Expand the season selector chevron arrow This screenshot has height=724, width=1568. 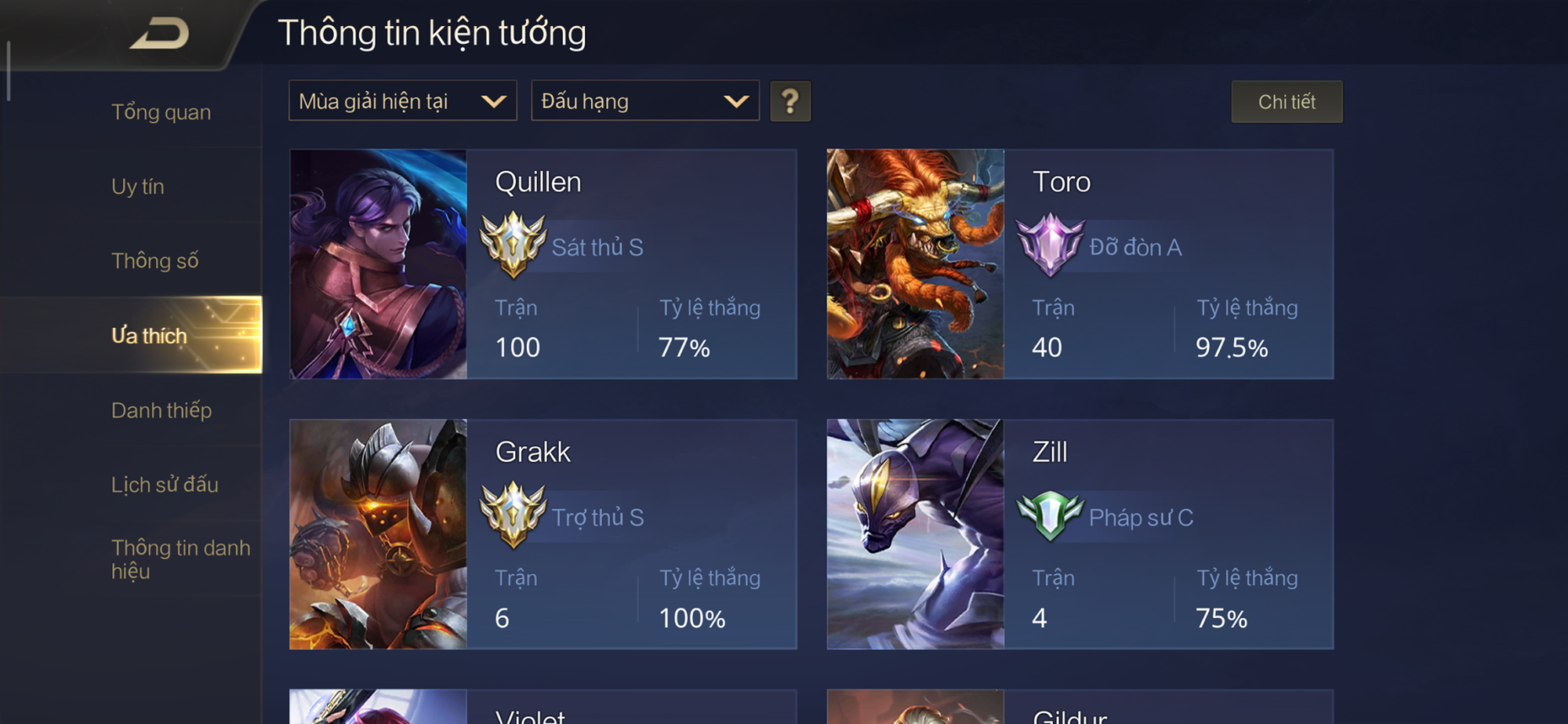tap(495, 100)
